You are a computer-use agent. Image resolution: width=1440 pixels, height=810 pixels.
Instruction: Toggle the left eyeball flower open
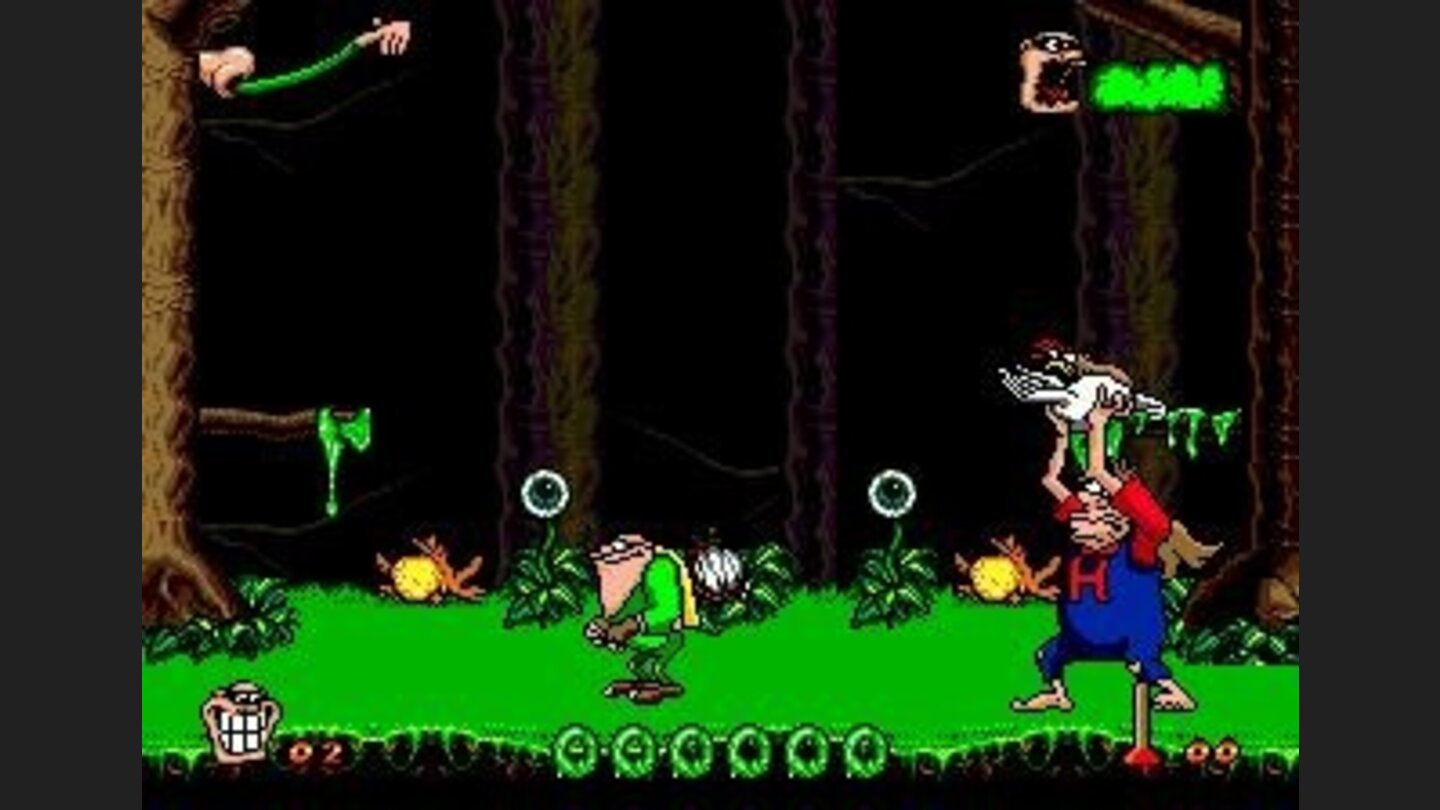(545, 495)
